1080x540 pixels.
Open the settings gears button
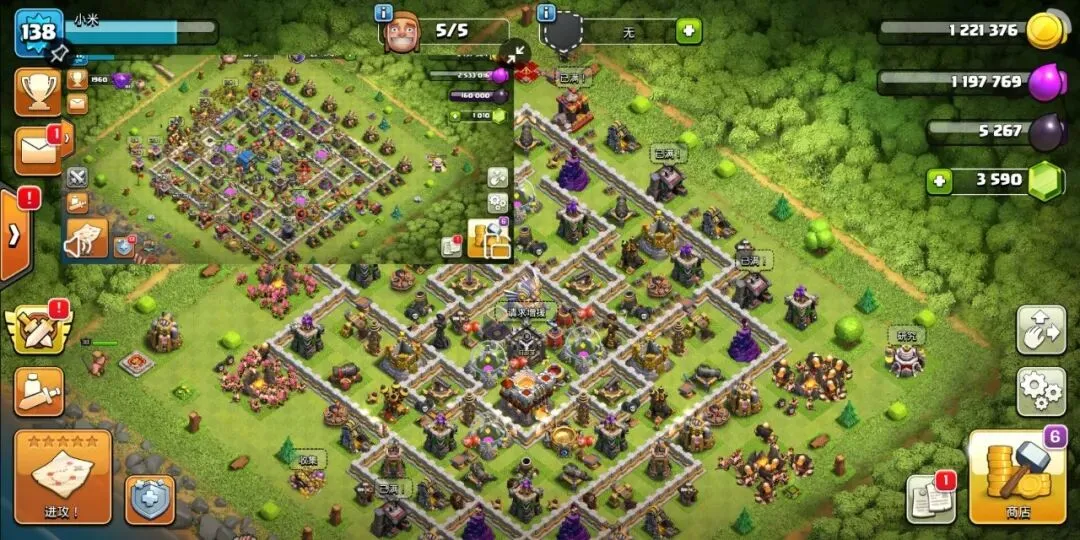(1041, 391)
